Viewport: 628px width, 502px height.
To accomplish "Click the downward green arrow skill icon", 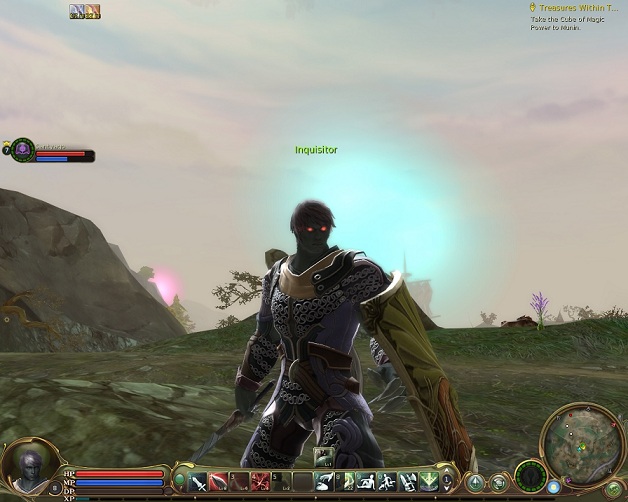I will coord(427,481).
